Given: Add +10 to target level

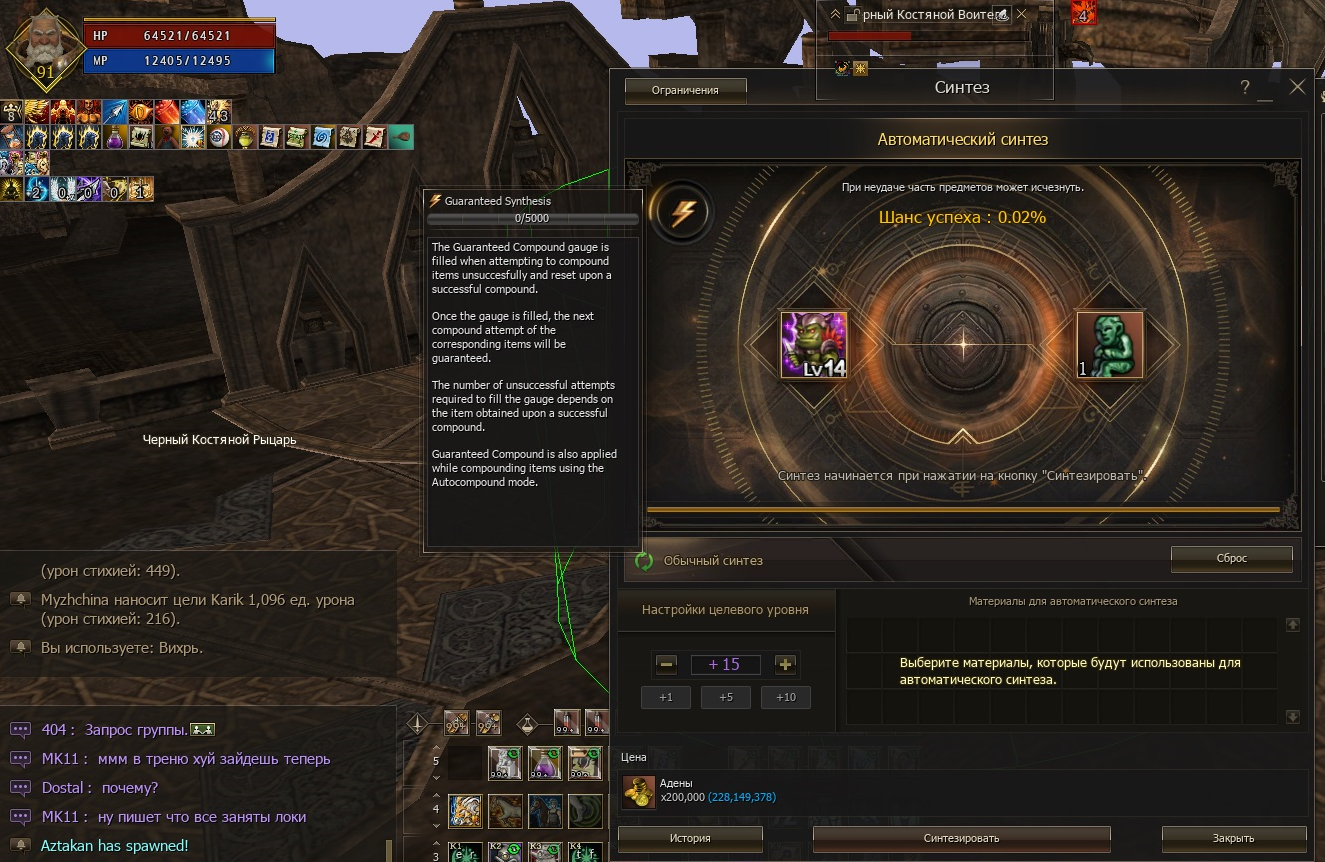Looking at the screenshot, I should tap(786, 697).
